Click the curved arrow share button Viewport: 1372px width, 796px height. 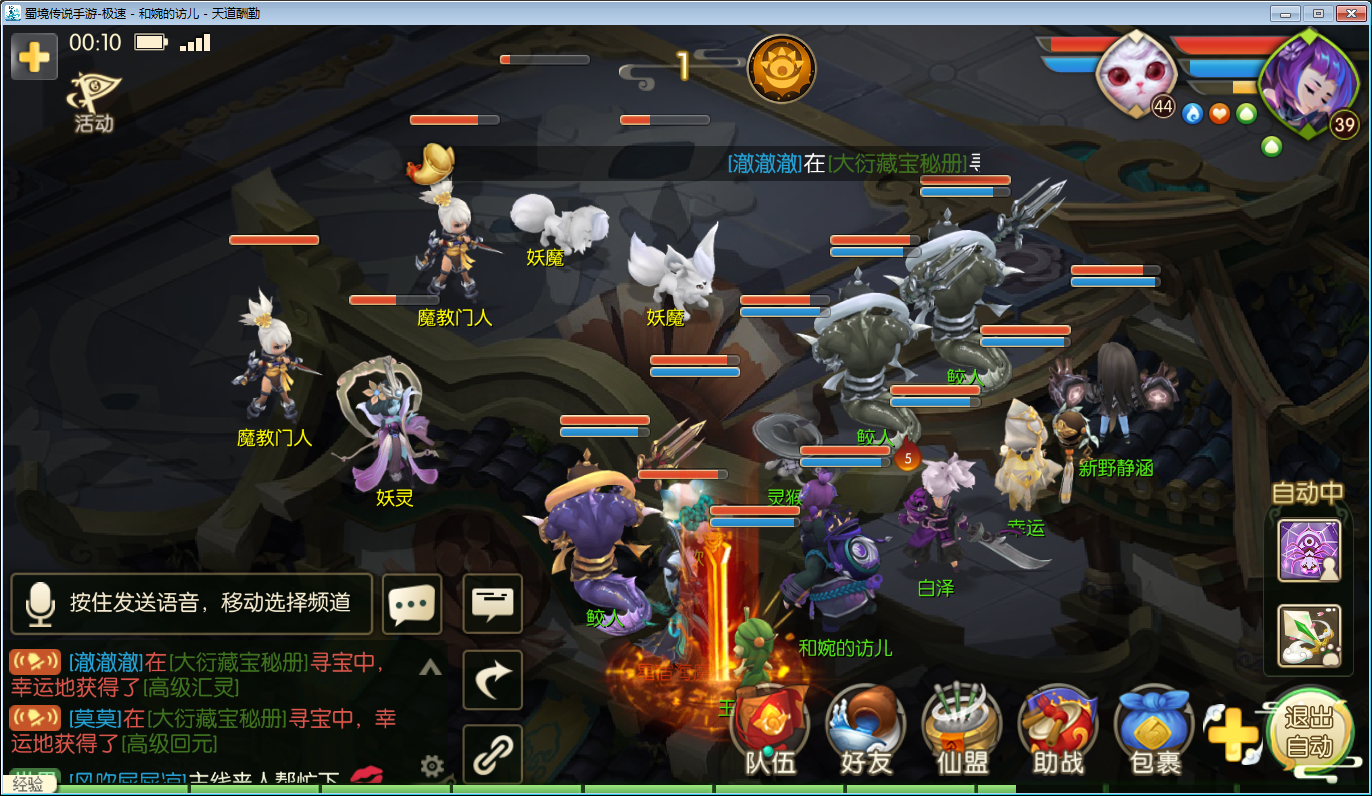pyautogui.click(x=492, y=680)
